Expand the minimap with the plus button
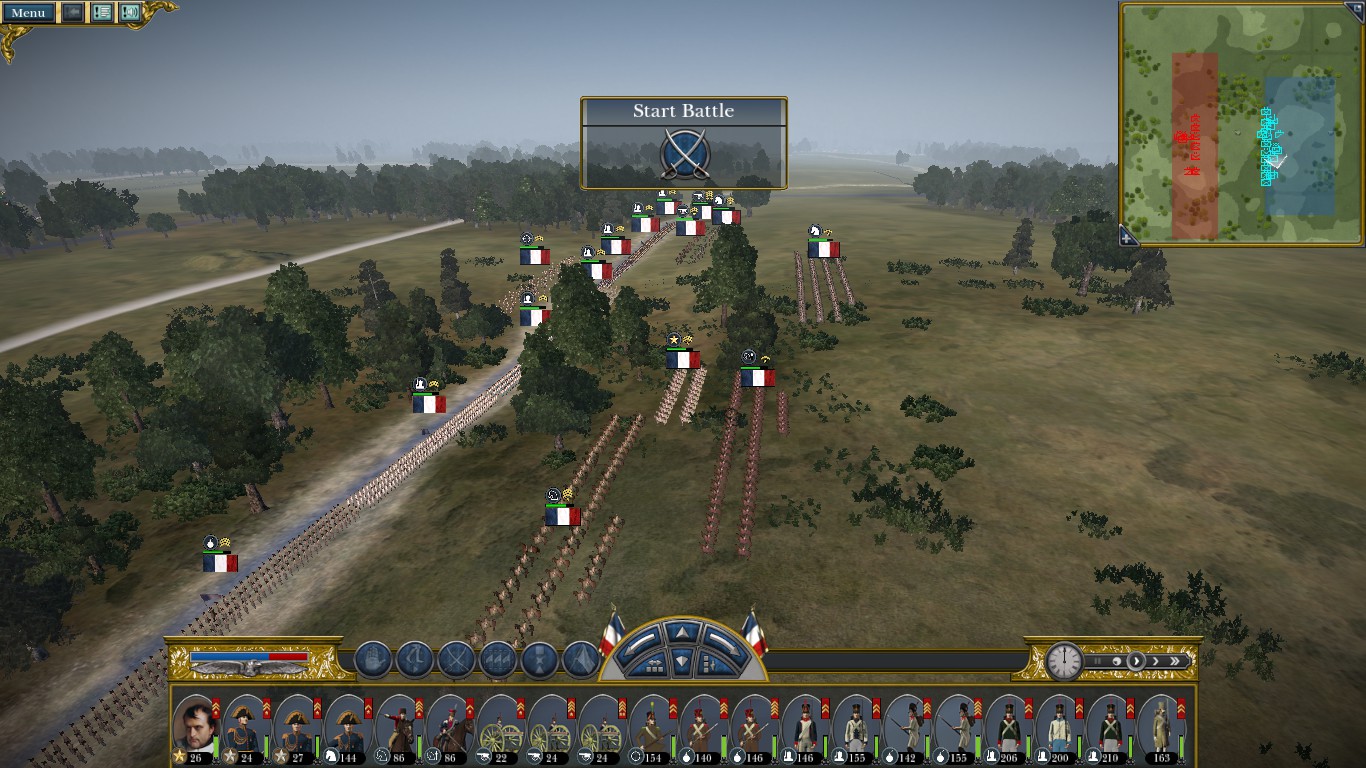This screenshot has width=1366, height=768. (x=1128, y=238)
